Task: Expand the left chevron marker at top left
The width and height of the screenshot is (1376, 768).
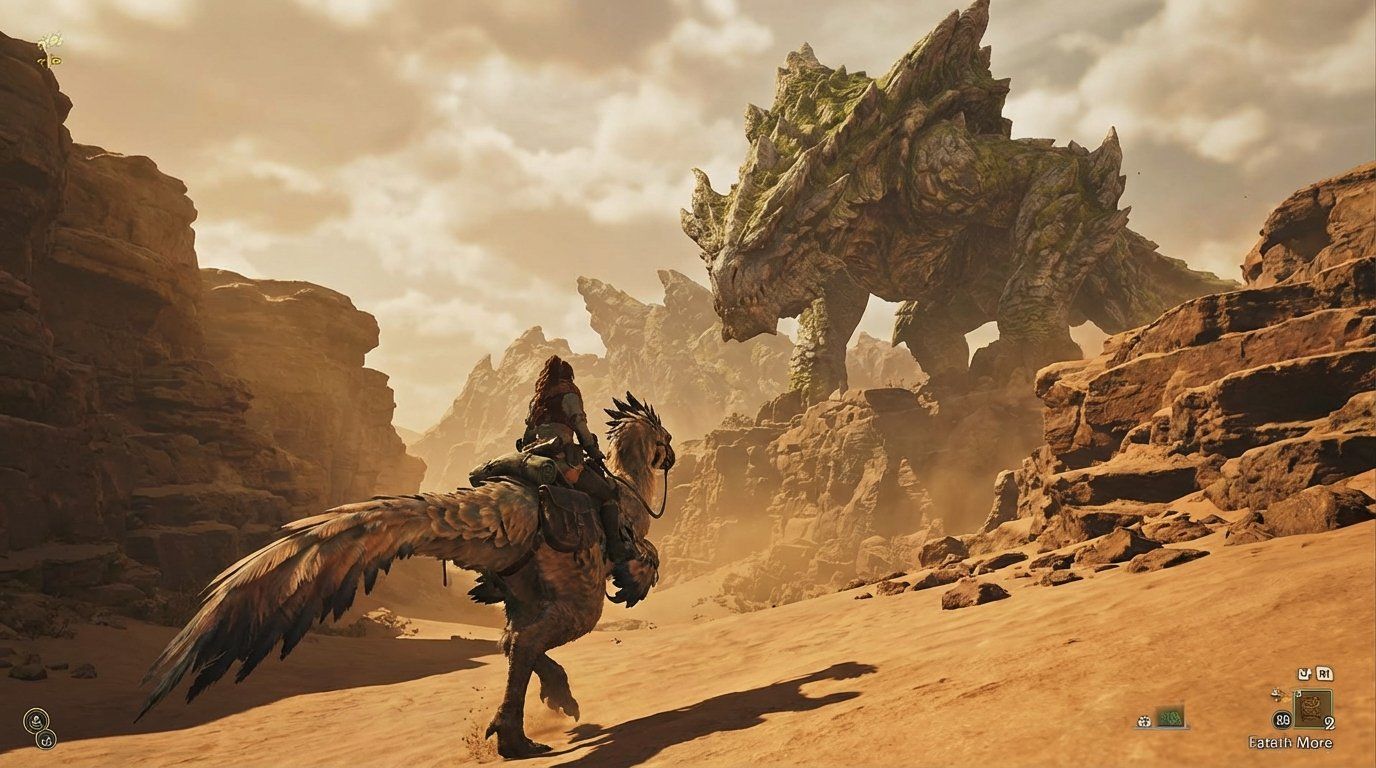Action: point(41,61)
